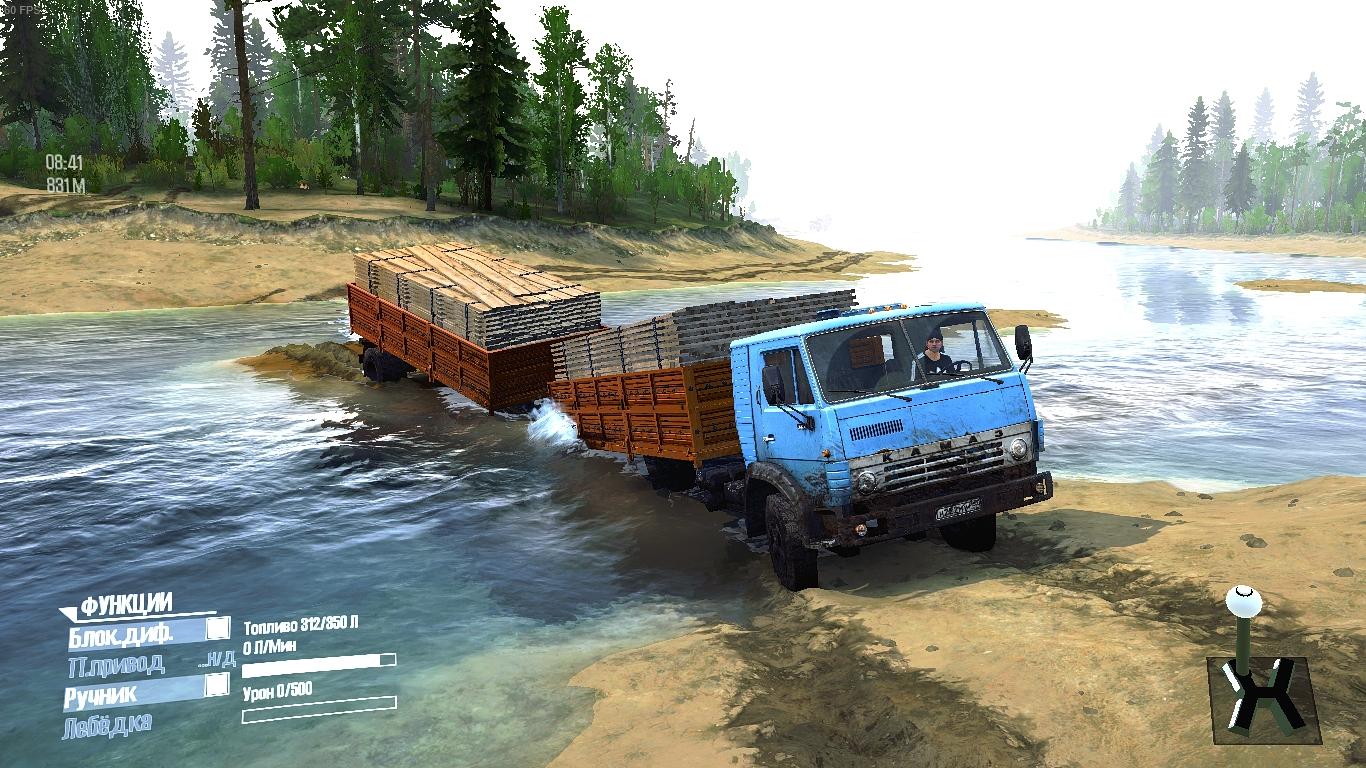Toggle the Блок.диф. differential lock checkbox

click(x=217, y=629)
